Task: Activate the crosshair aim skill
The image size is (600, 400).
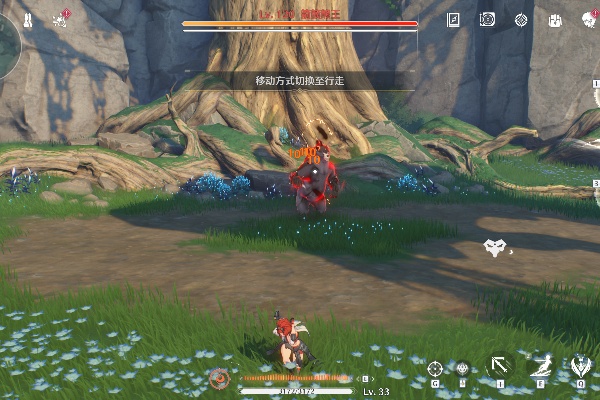Action: 435,368
